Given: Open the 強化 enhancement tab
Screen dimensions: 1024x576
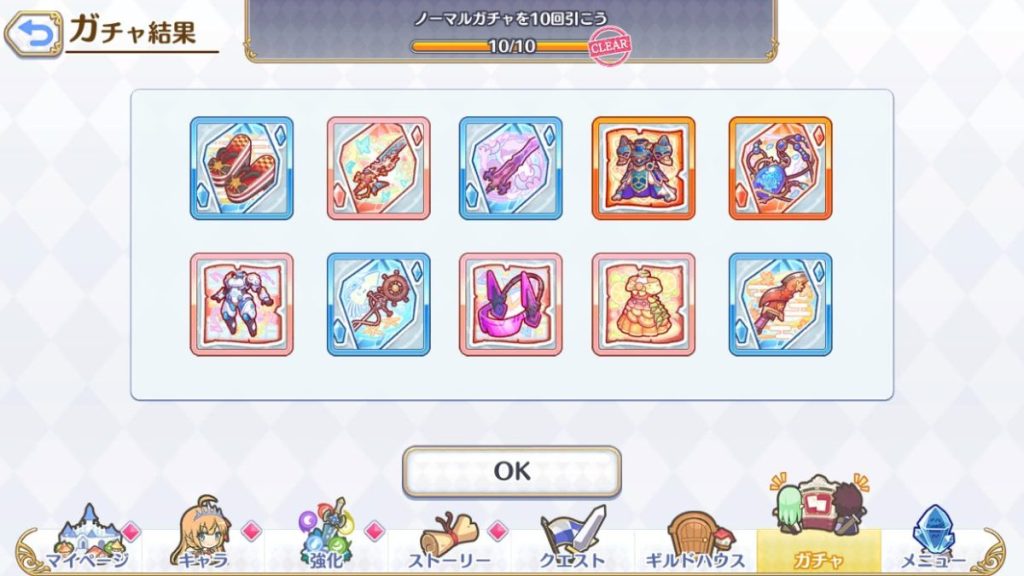Looking at the screenshot, I should click(x=326, y=539).
